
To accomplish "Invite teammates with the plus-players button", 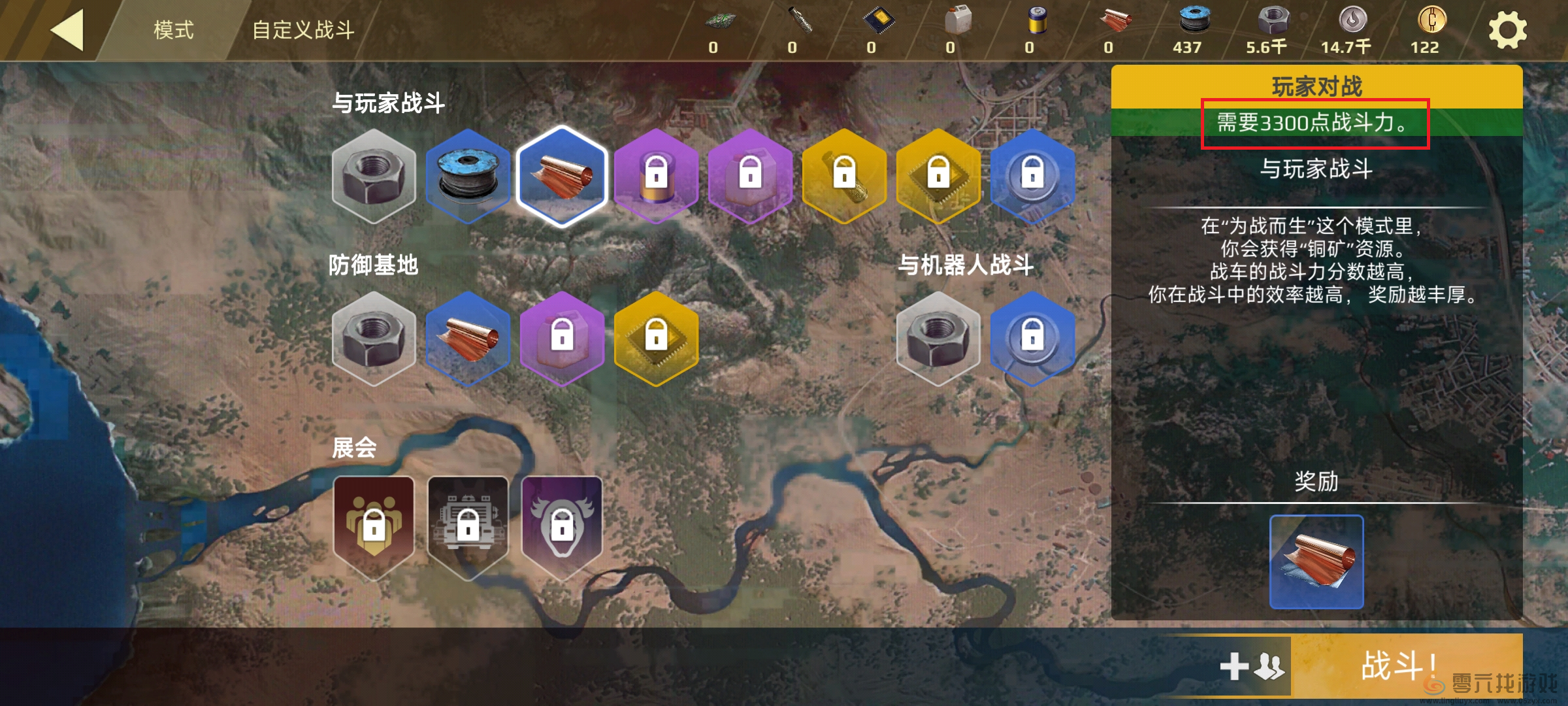I will [x=1252, y=667].
